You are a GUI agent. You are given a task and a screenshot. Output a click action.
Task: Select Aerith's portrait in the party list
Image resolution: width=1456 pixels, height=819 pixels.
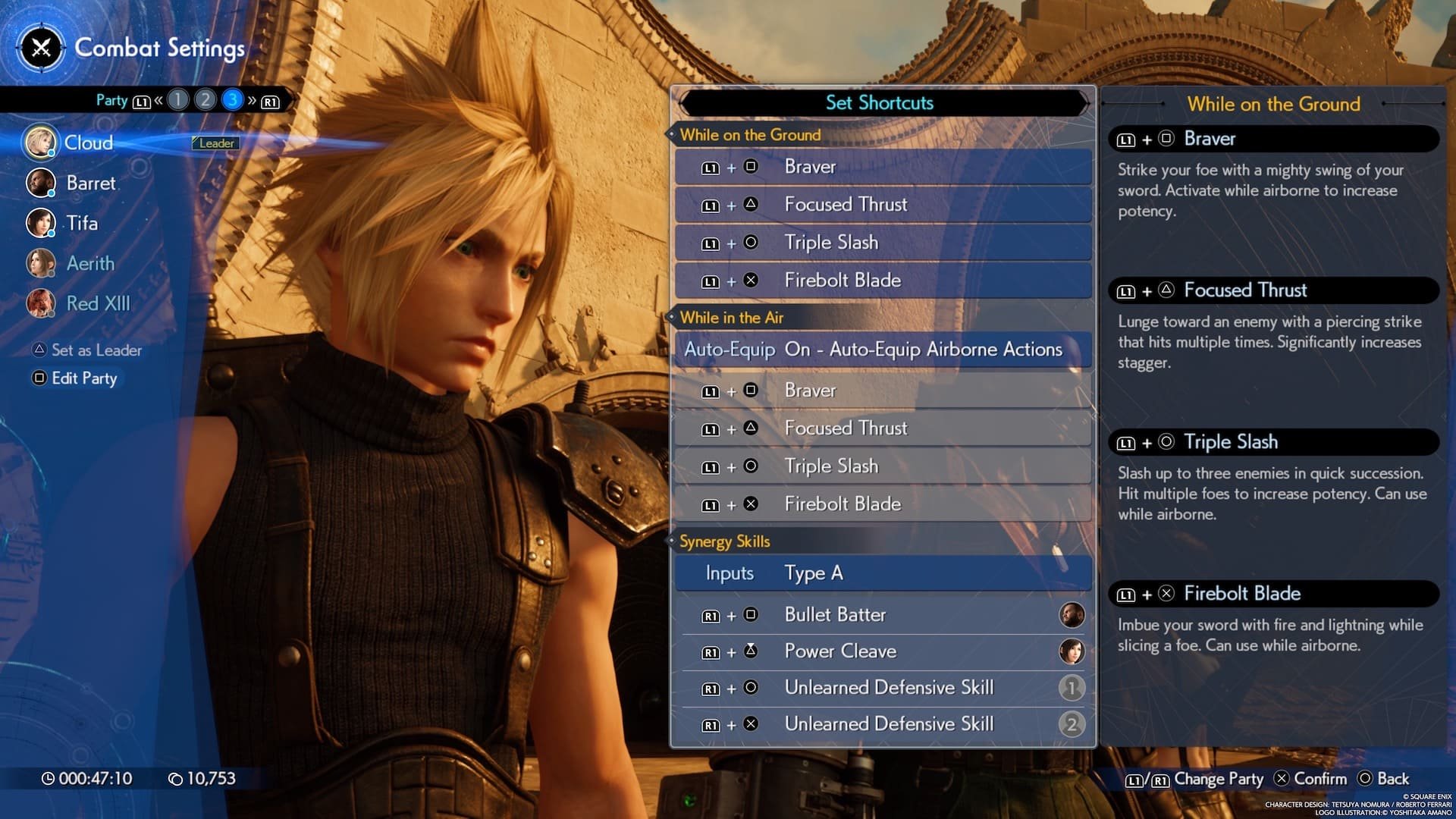pyautogui.click(x=41, y=263)
